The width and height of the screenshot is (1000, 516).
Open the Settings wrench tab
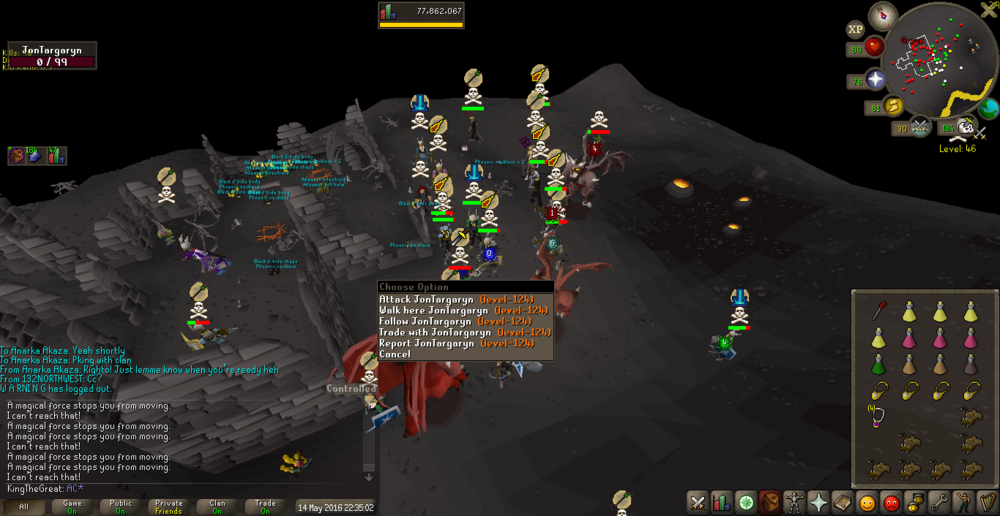940,503
